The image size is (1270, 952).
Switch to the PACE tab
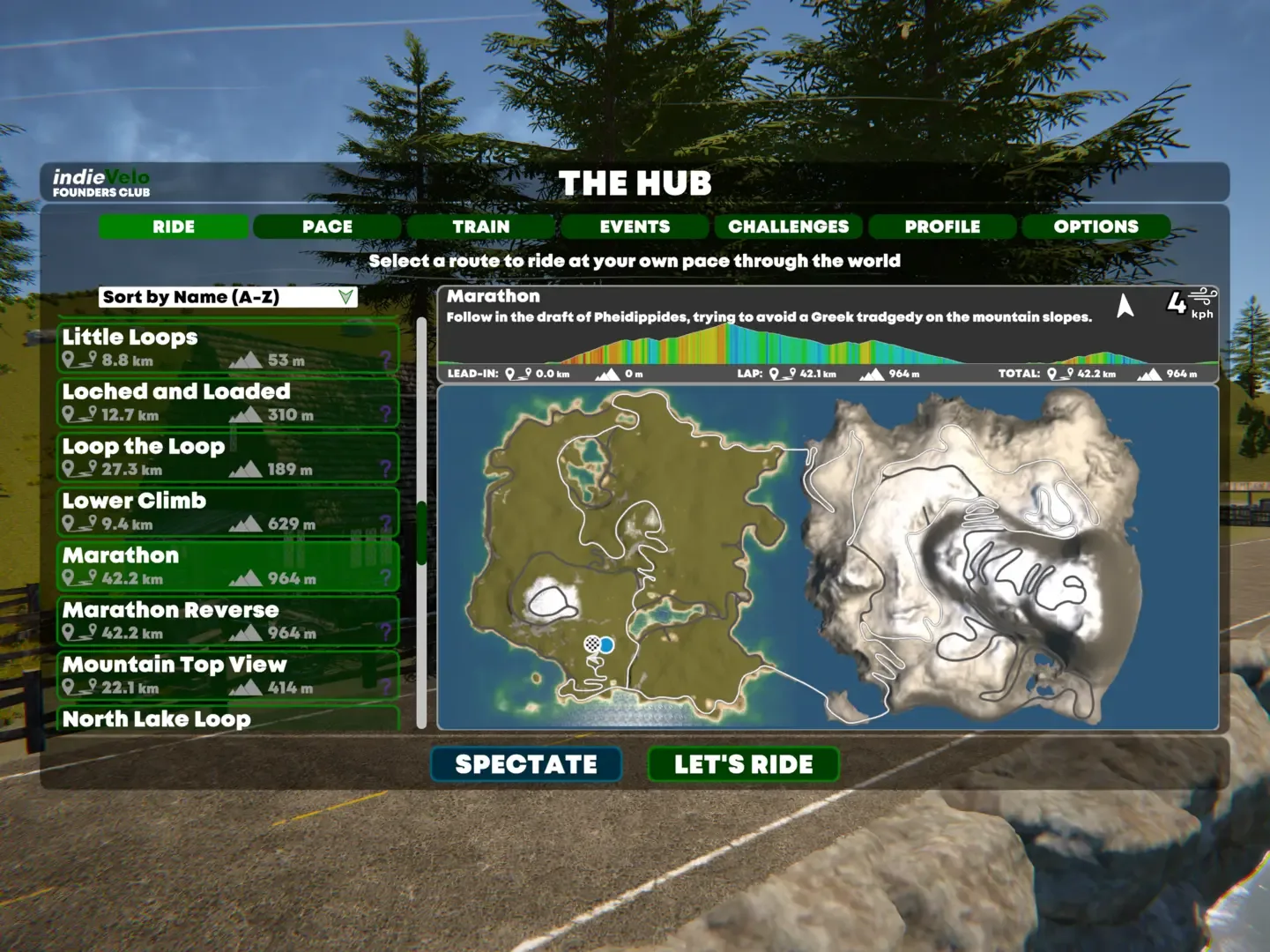(x=327, y=227)
